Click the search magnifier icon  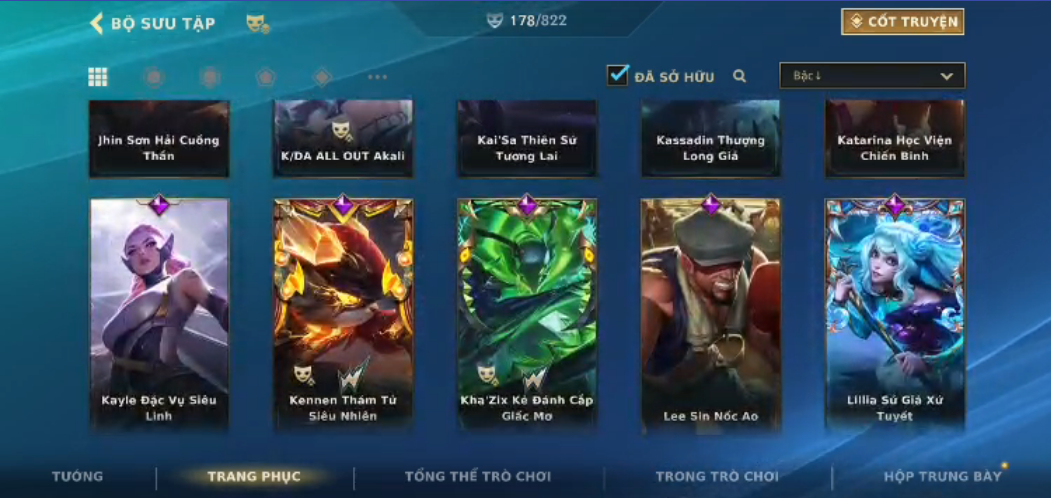coord(740,76)
